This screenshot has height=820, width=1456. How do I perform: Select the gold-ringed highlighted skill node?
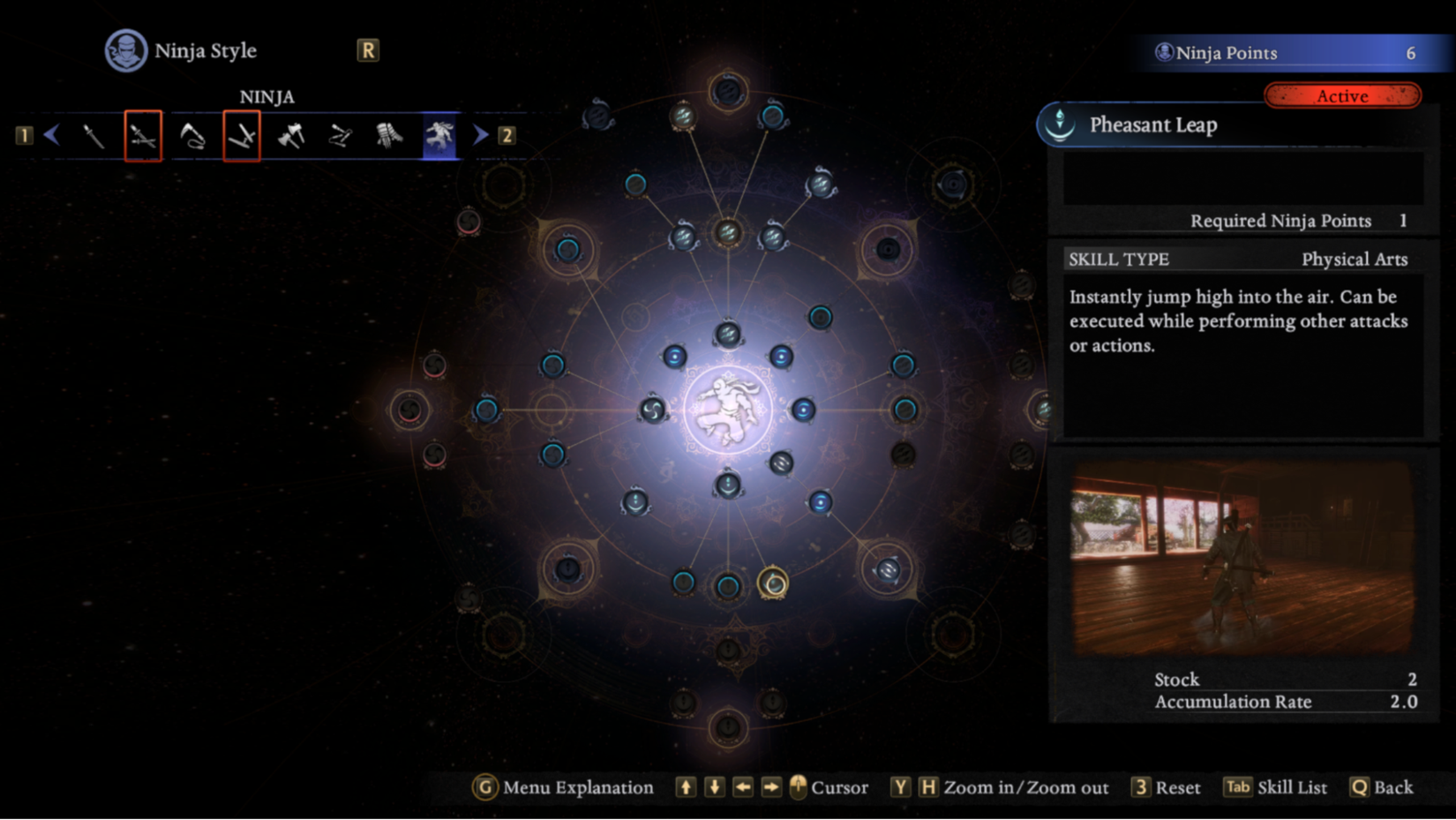(x=773, y=583)
